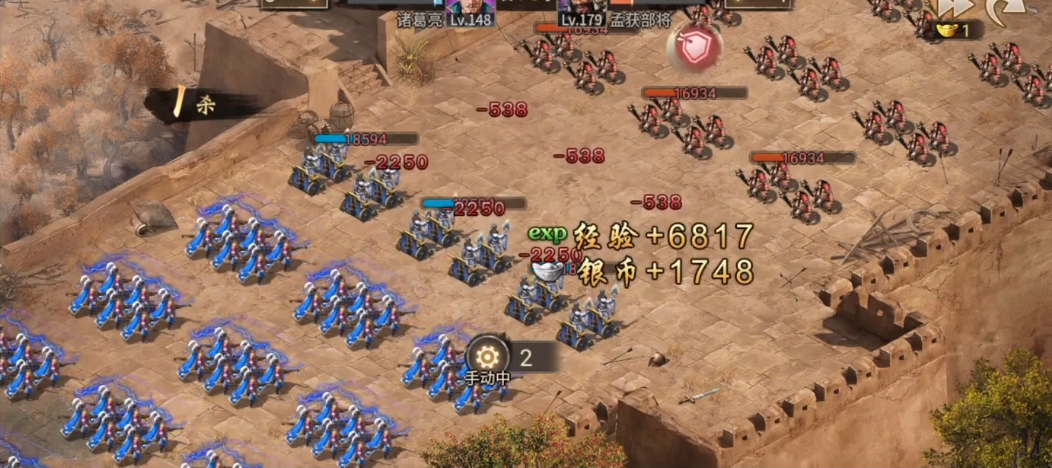Toggle the 手动中 manual battle gear button
The image size is (1052, 468).
[x=488, y=357]
